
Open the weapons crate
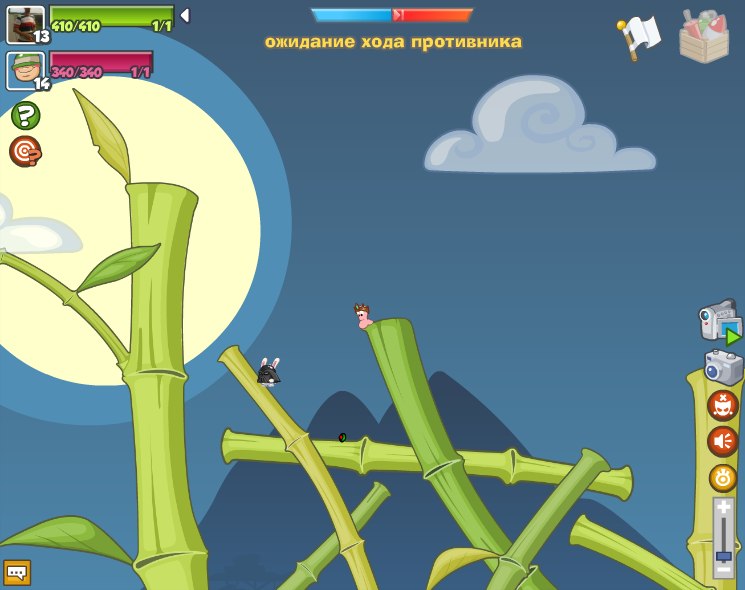703,36
